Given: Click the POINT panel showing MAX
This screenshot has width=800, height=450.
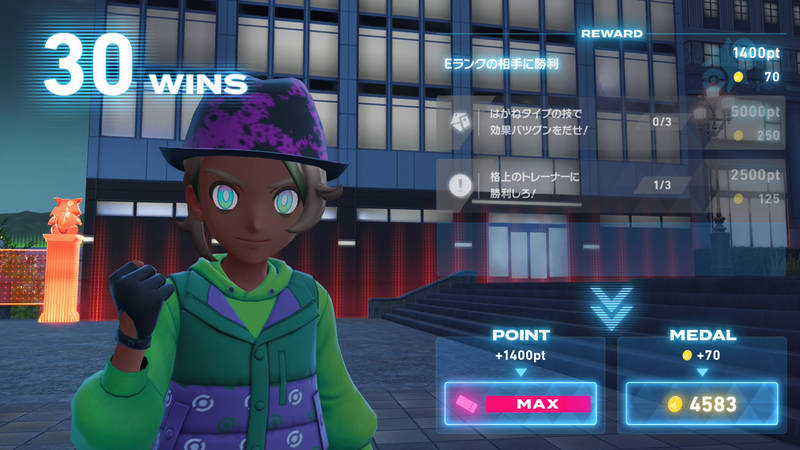Looking at the screenshot, I should tap(520, 404).
